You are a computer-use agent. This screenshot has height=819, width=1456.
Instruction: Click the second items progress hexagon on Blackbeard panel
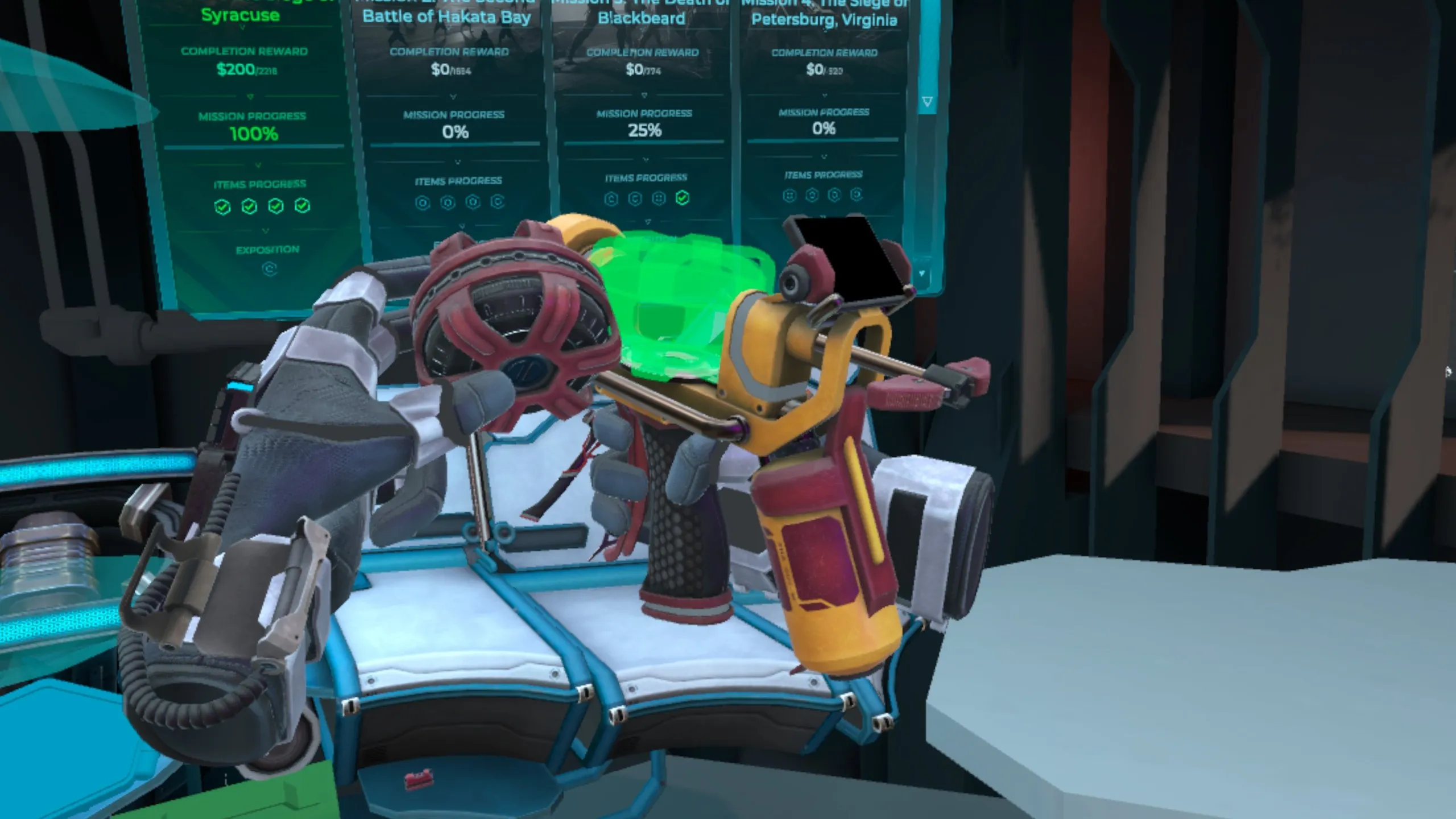(636, 199)
